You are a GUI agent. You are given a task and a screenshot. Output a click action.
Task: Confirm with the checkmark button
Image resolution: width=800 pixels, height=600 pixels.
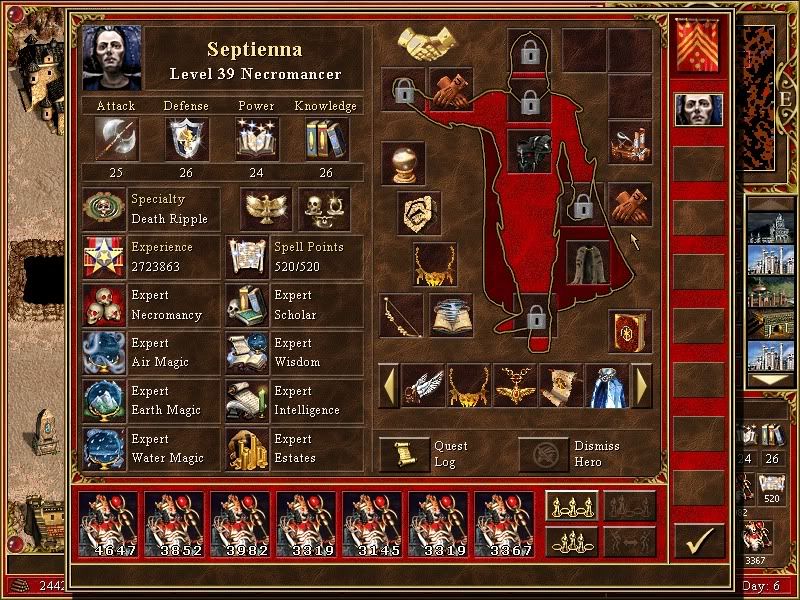[699, 541]
